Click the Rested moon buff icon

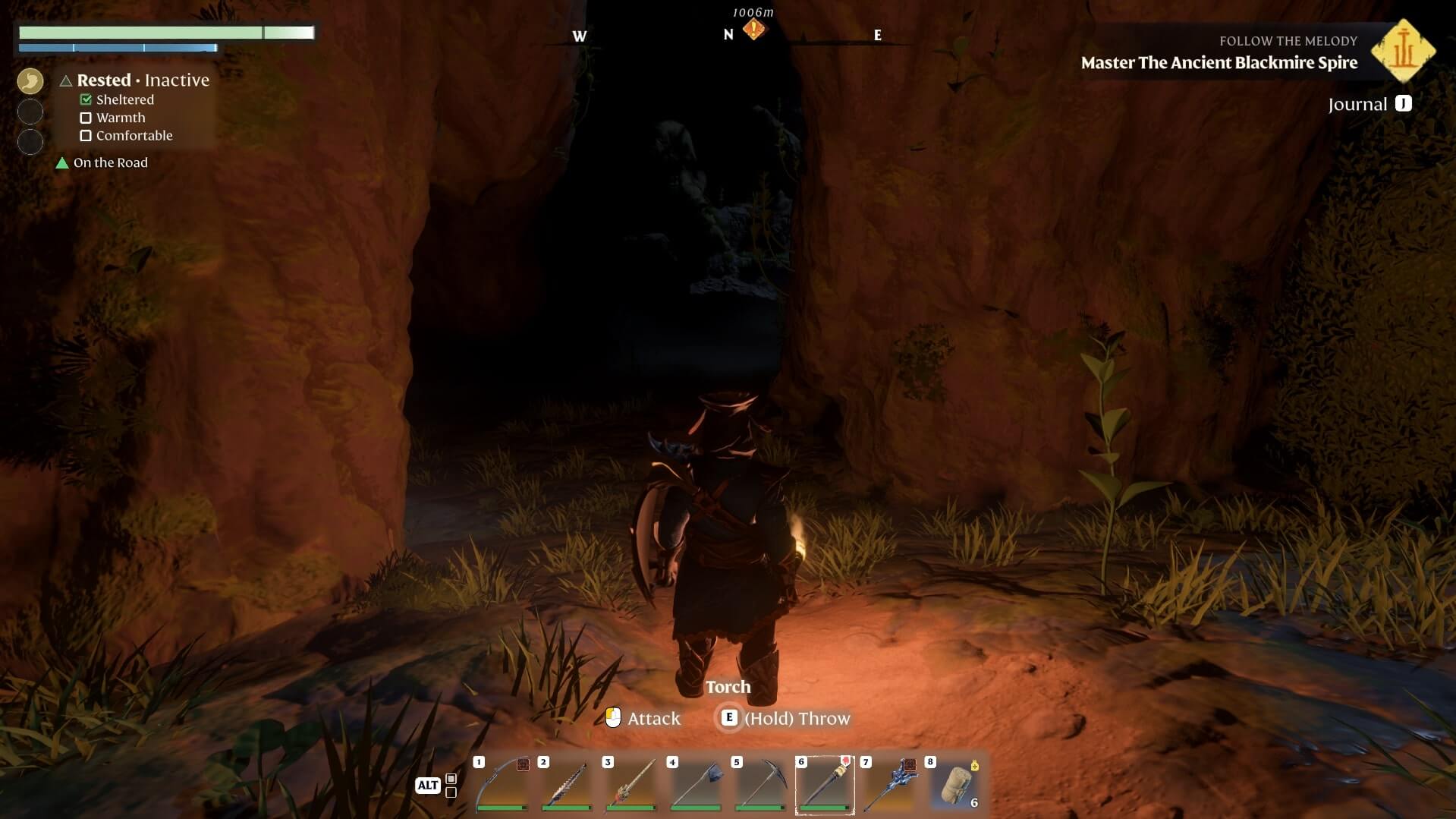[x=30, y=80]
